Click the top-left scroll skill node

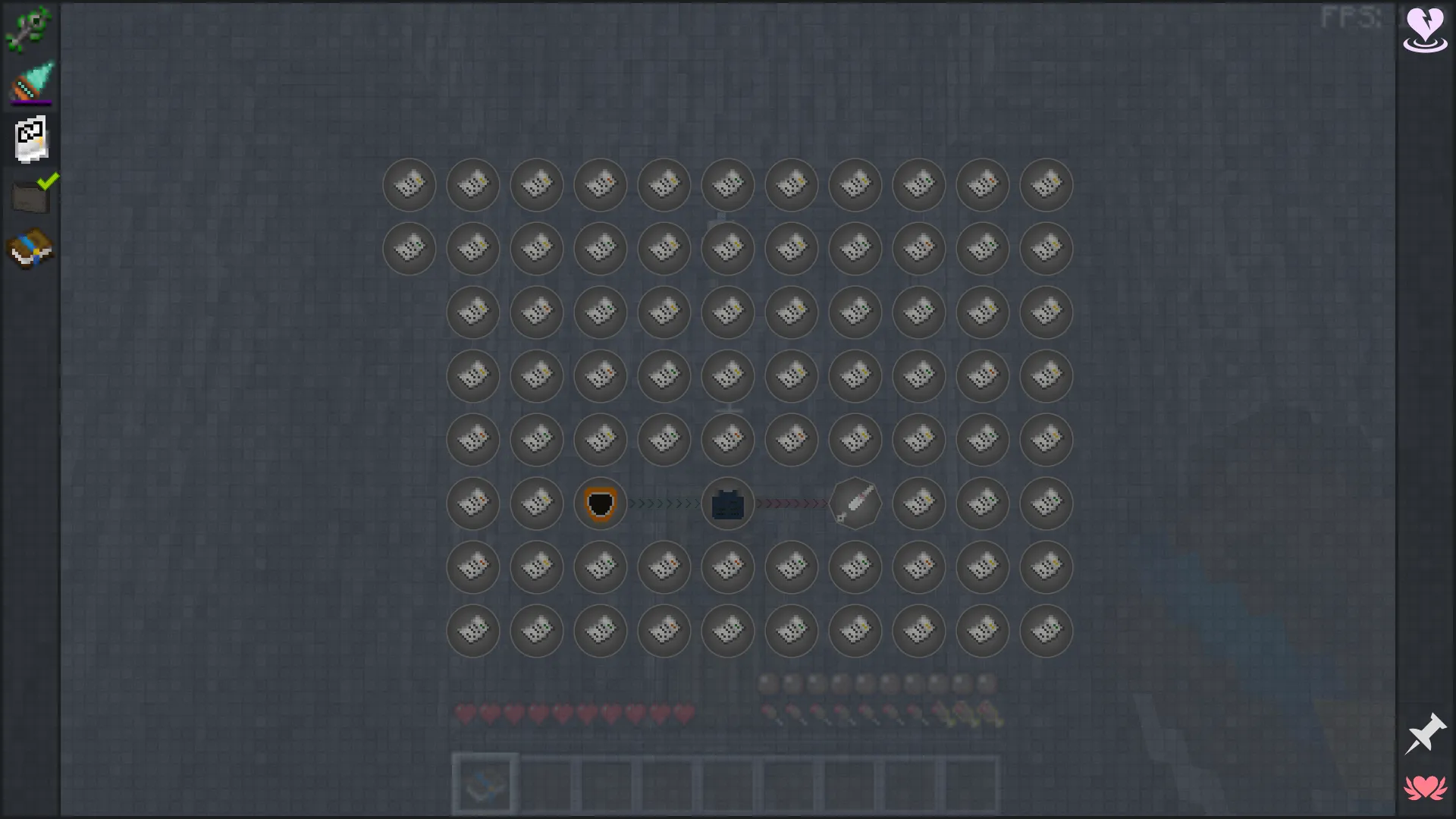pyautogui.click(x=409, y=185)
